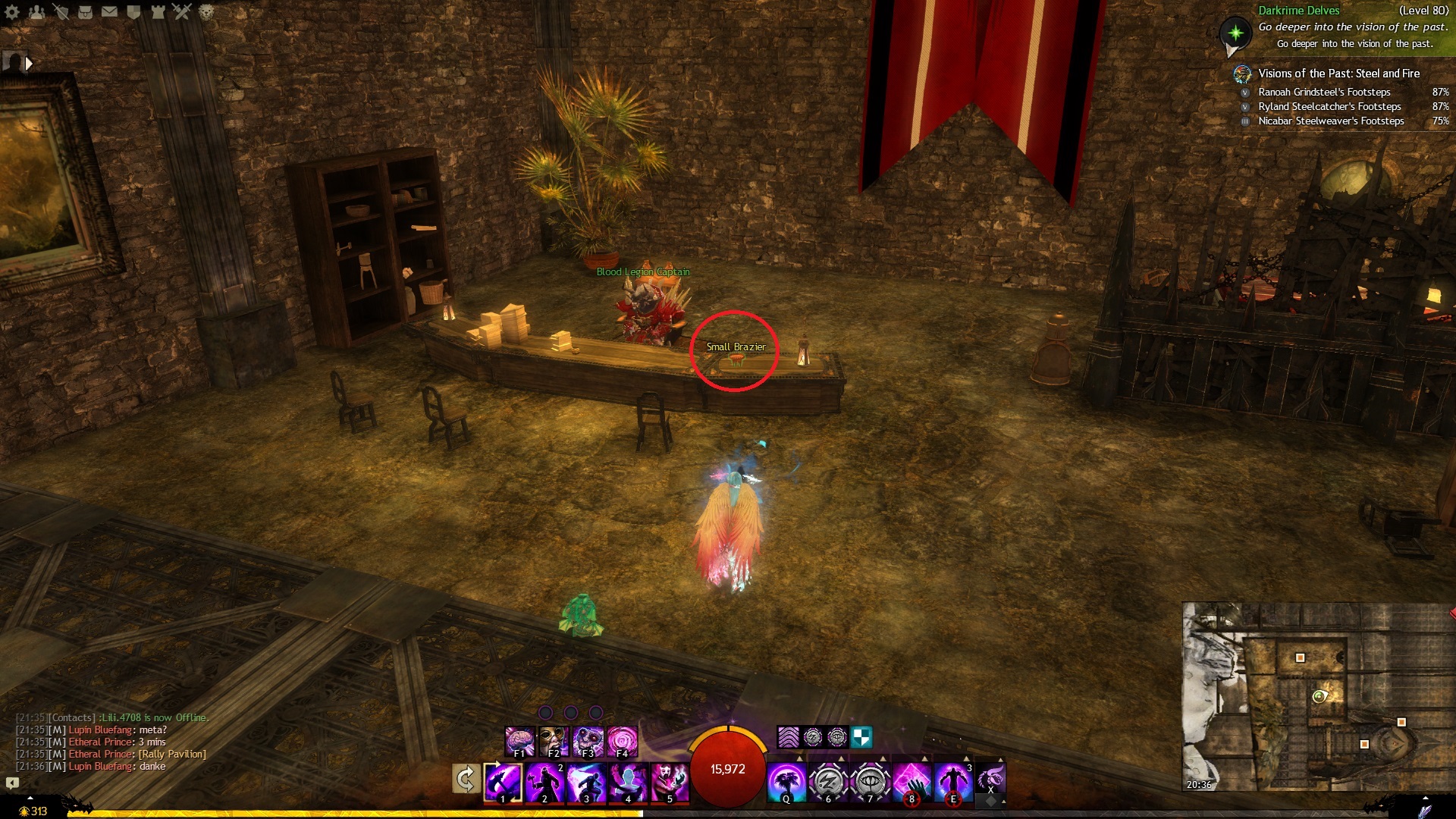This screenshot has height=819, width=1456.
Task: Open the Hero panel sword-and-shield icon
Action: point(61,12)
